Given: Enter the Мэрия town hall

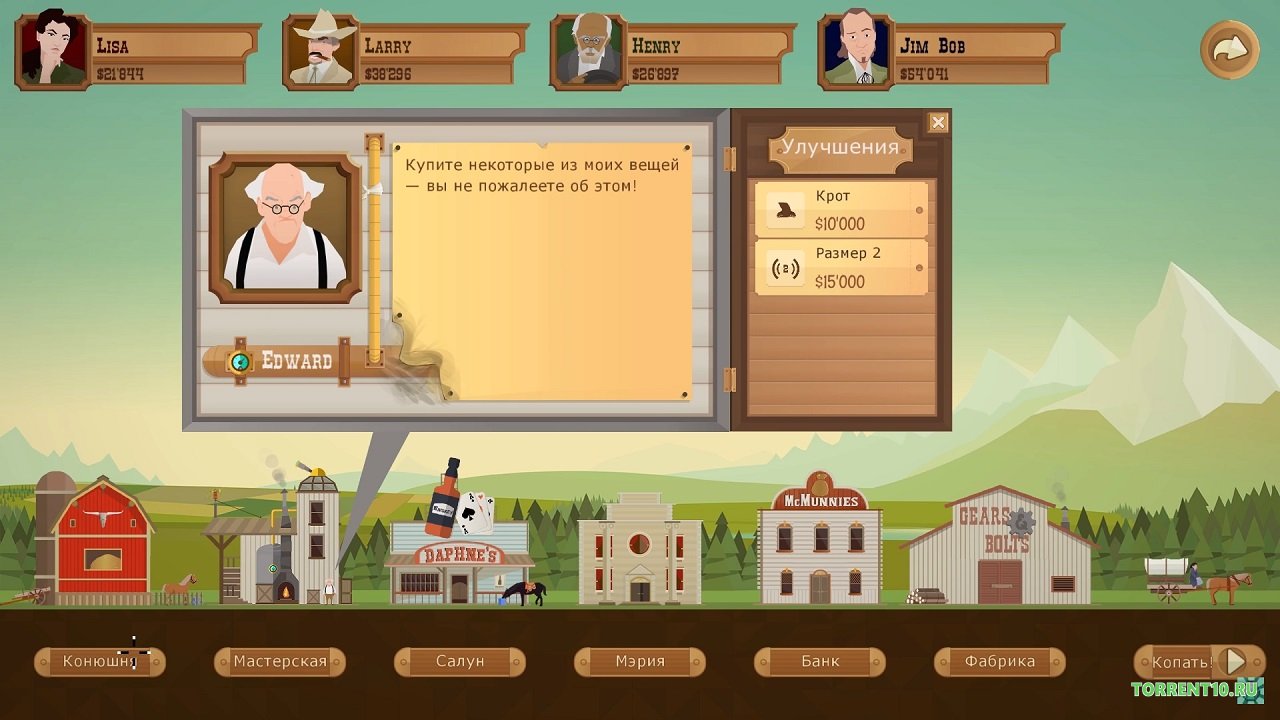Looking at the screenshot, I should 640,661.
